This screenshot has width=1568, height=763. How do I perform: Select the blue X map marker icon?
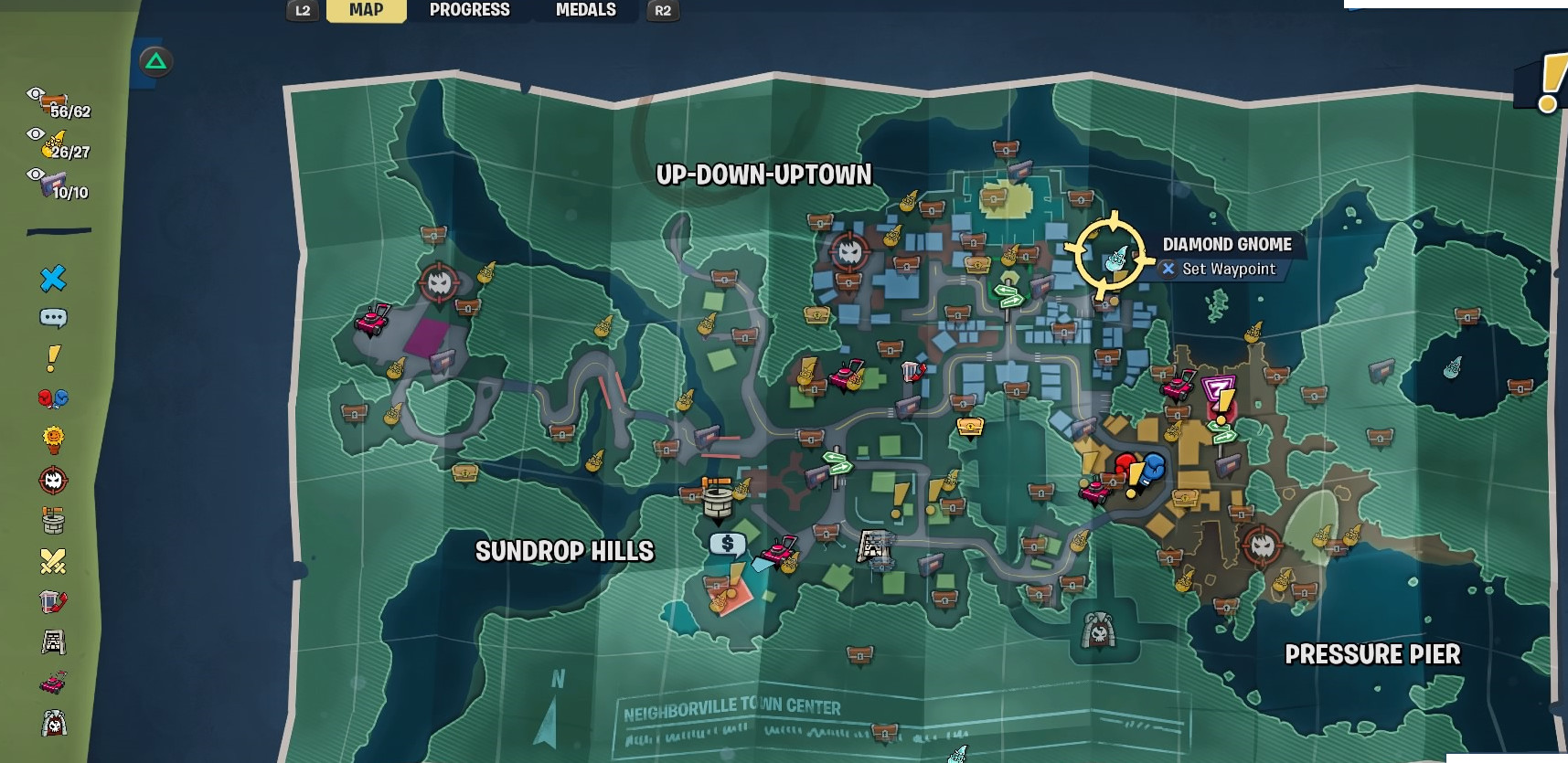pos(53,278)
